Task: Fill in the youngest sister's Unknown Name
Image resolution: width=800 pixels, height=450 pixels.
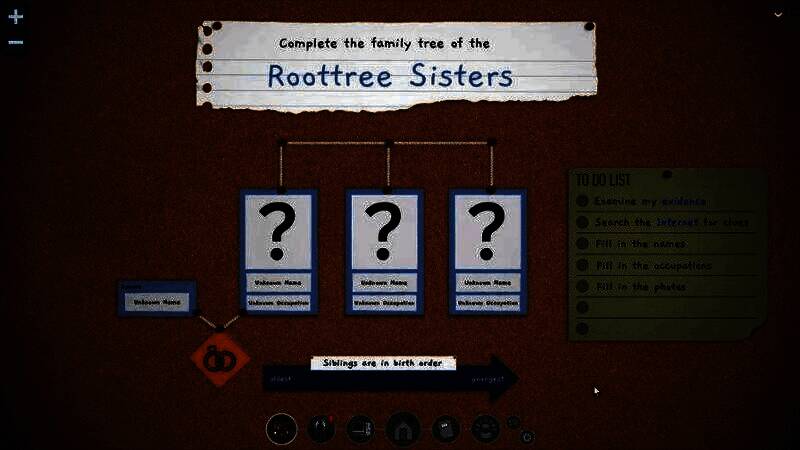Action: (488, 282)
